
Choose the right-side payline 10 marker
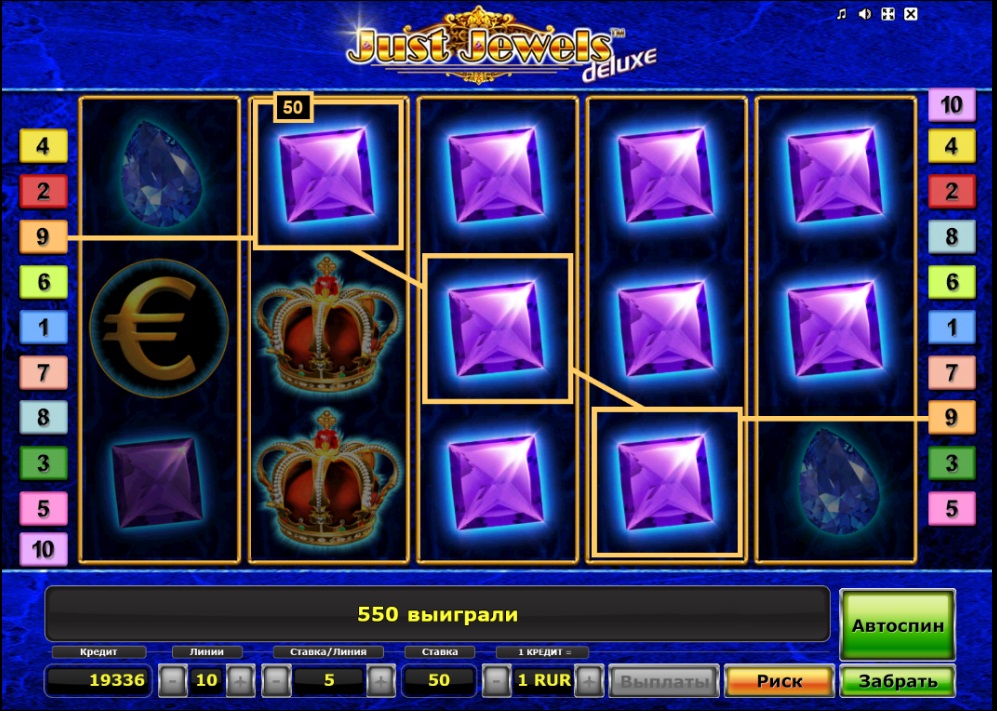point(952,104)
